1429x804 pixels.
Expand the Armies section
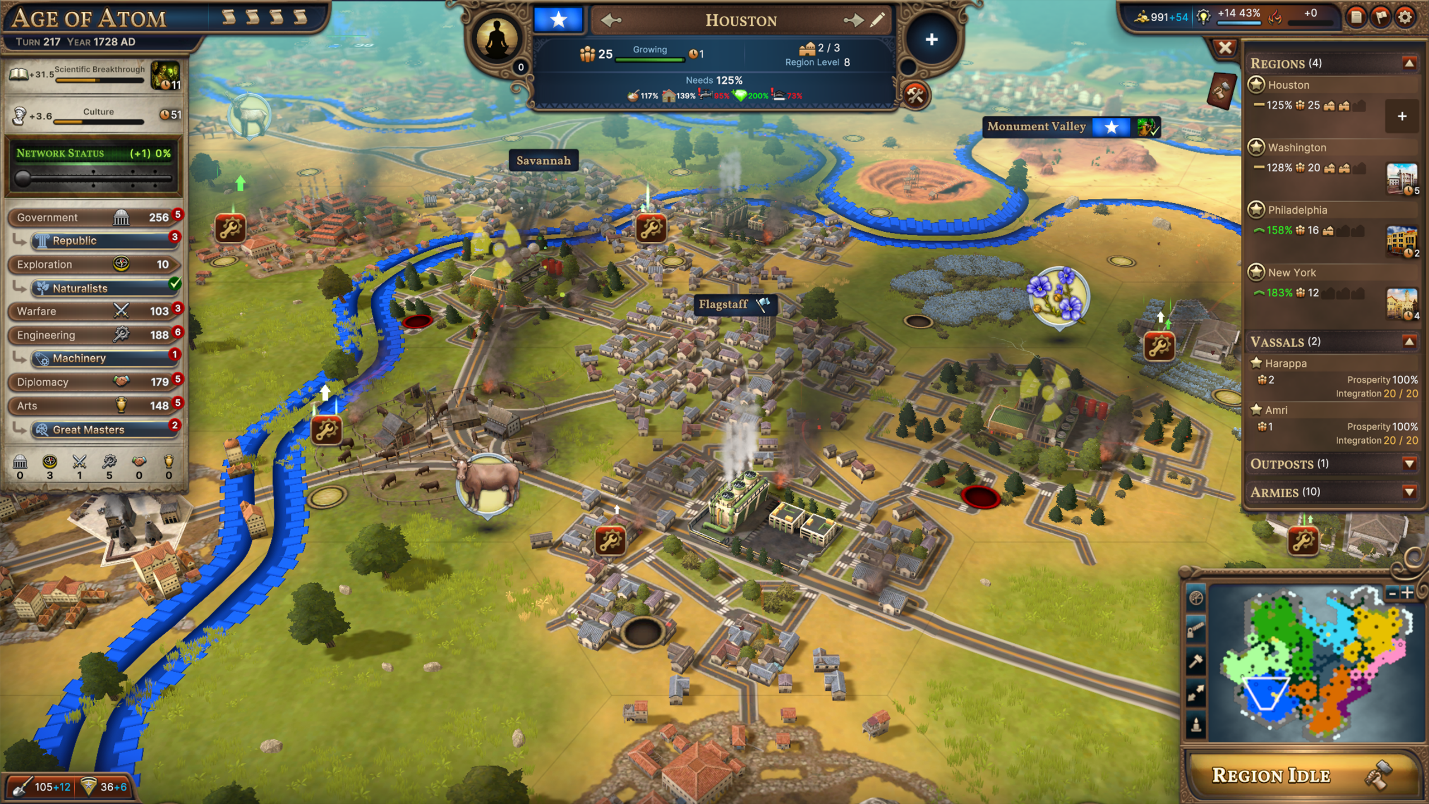point(1409,492)
